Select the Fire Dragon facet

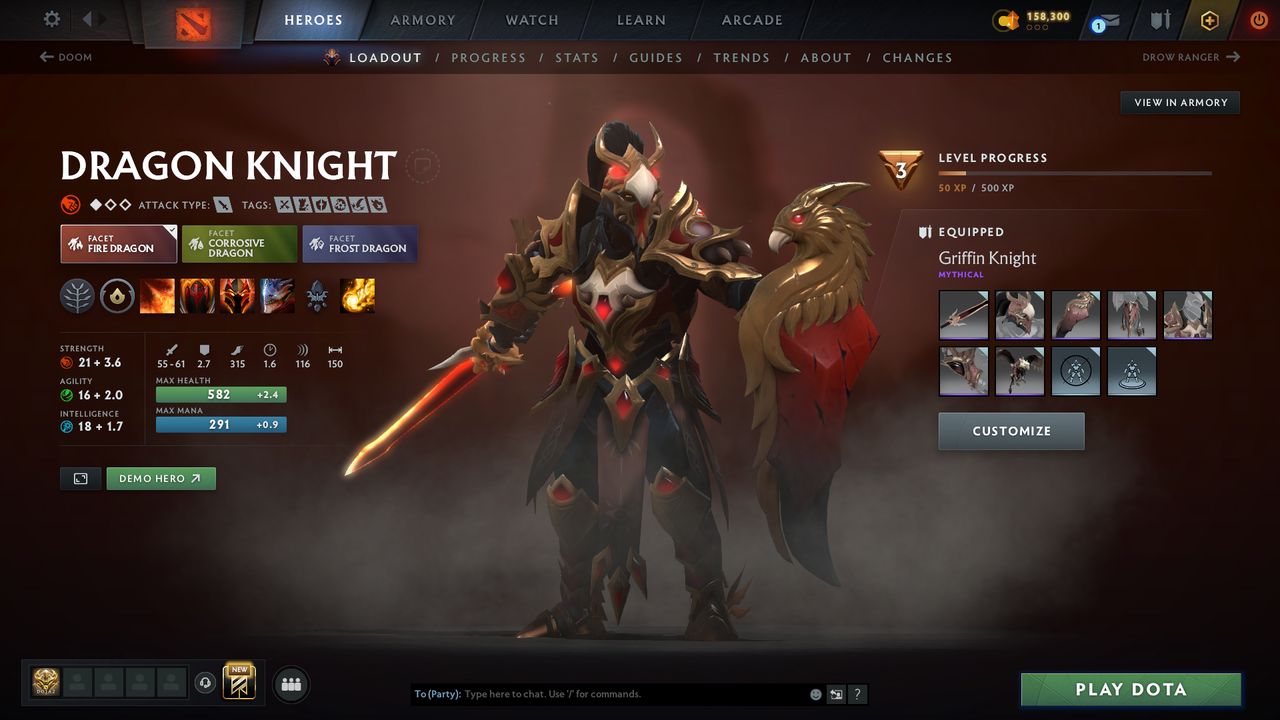click(x=118, y=243)
